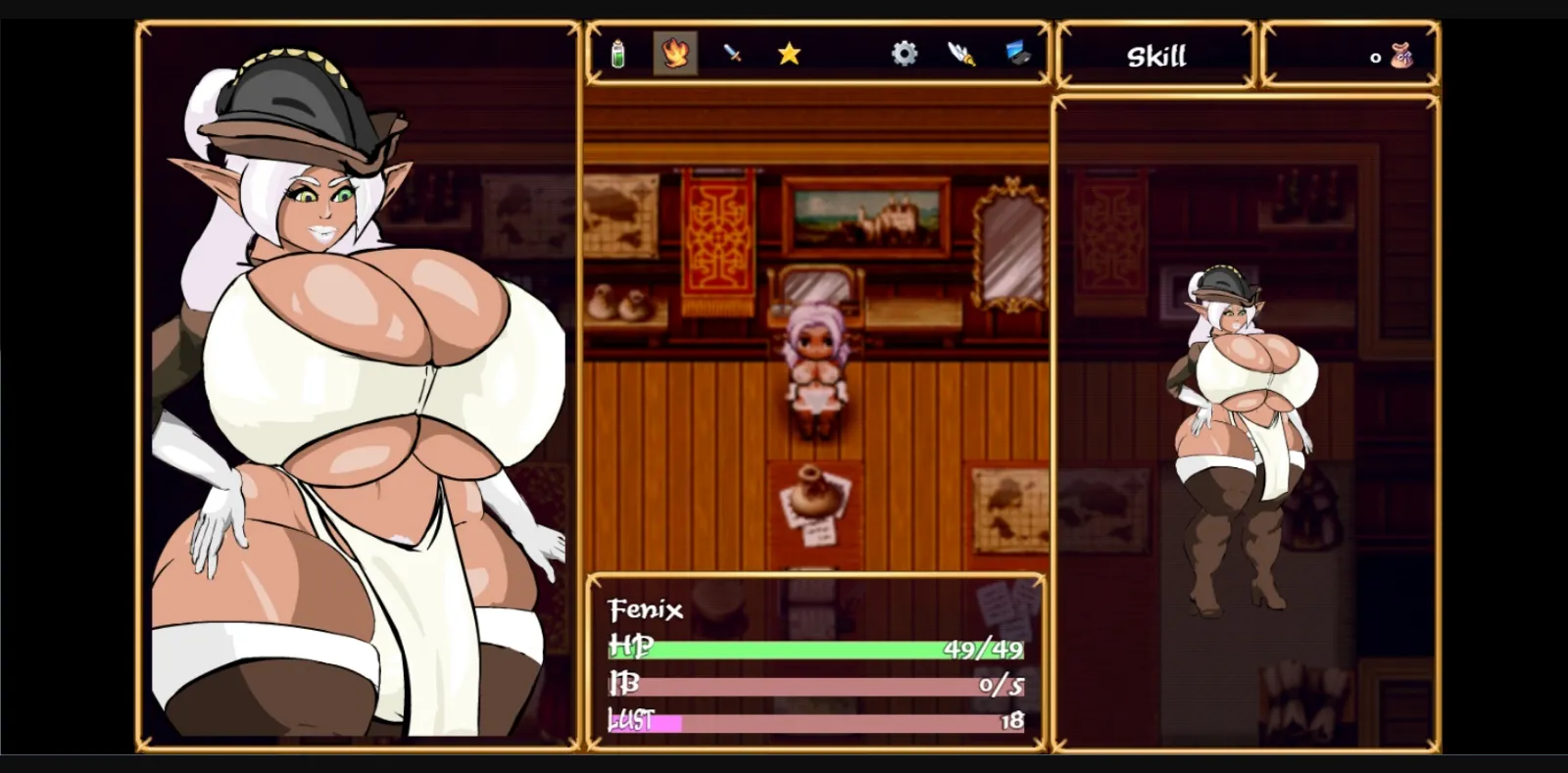Image resolution: width=1568 pixels, height=773 pixels.
Task: Select the potion item icon
Action: pyautogui.click(x=617, y=55)
